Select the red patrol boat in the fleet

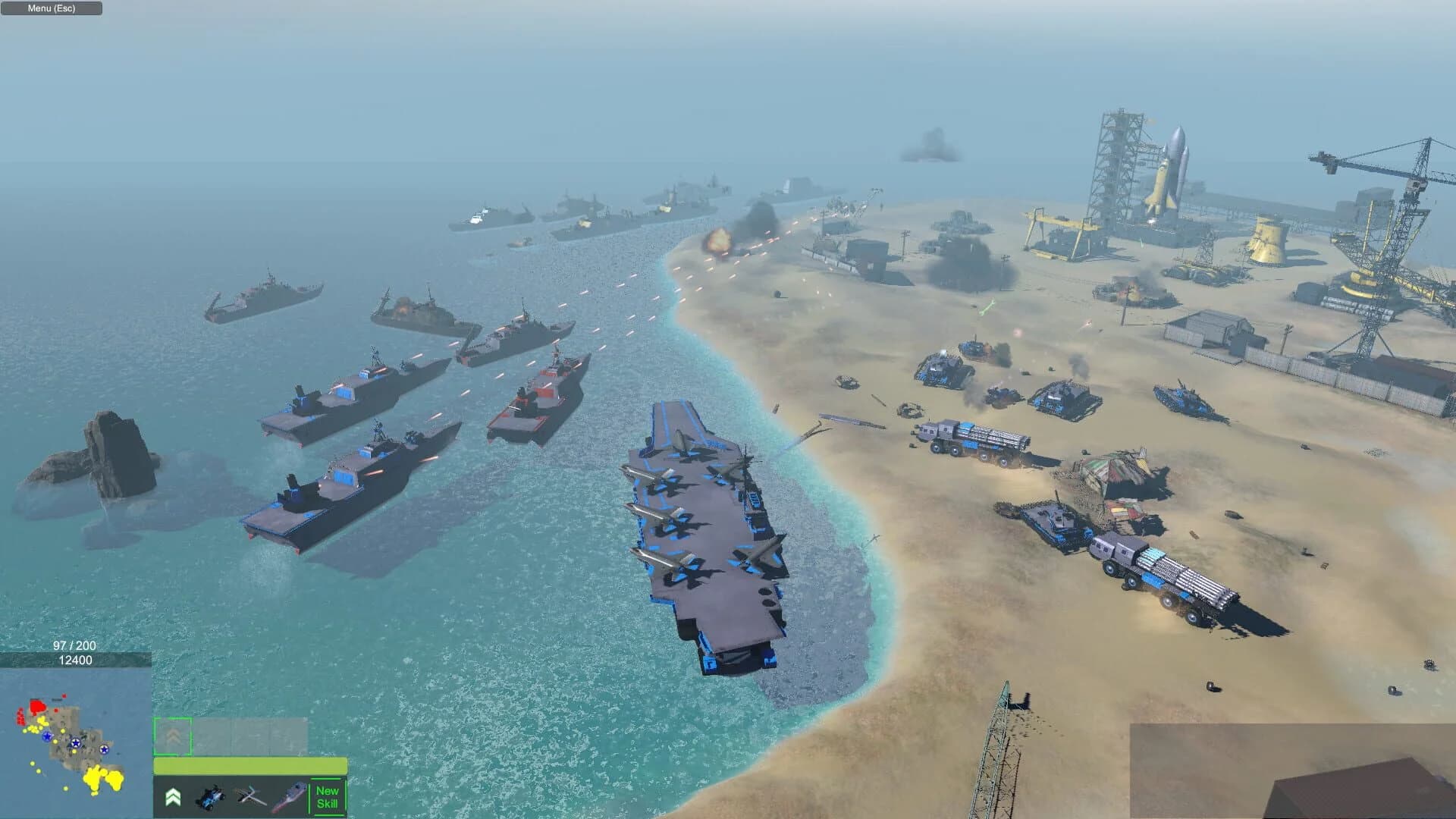(538, 394)
